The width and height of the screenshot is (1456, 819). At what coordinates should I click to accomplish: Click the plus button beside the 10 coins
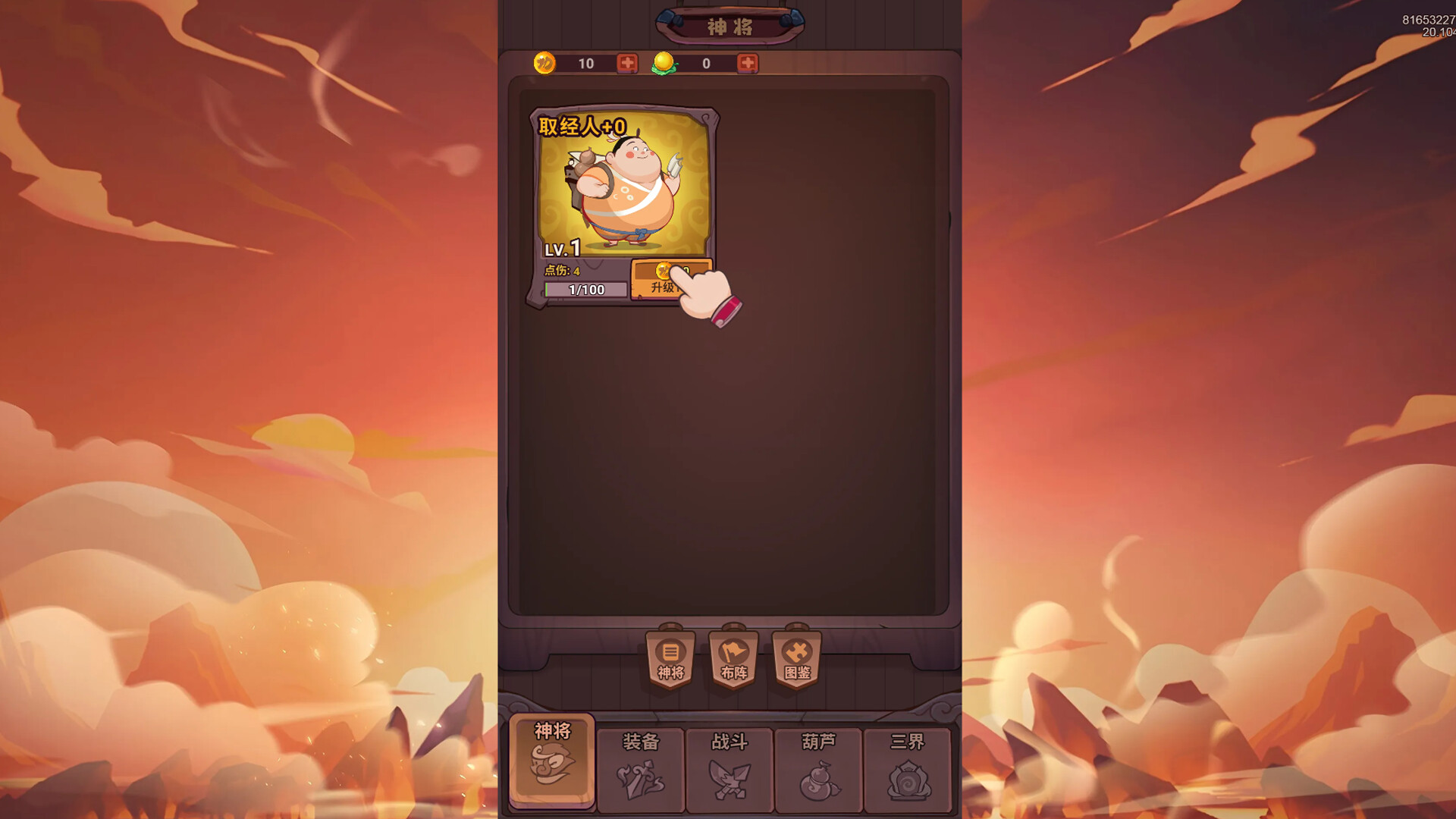626,64
